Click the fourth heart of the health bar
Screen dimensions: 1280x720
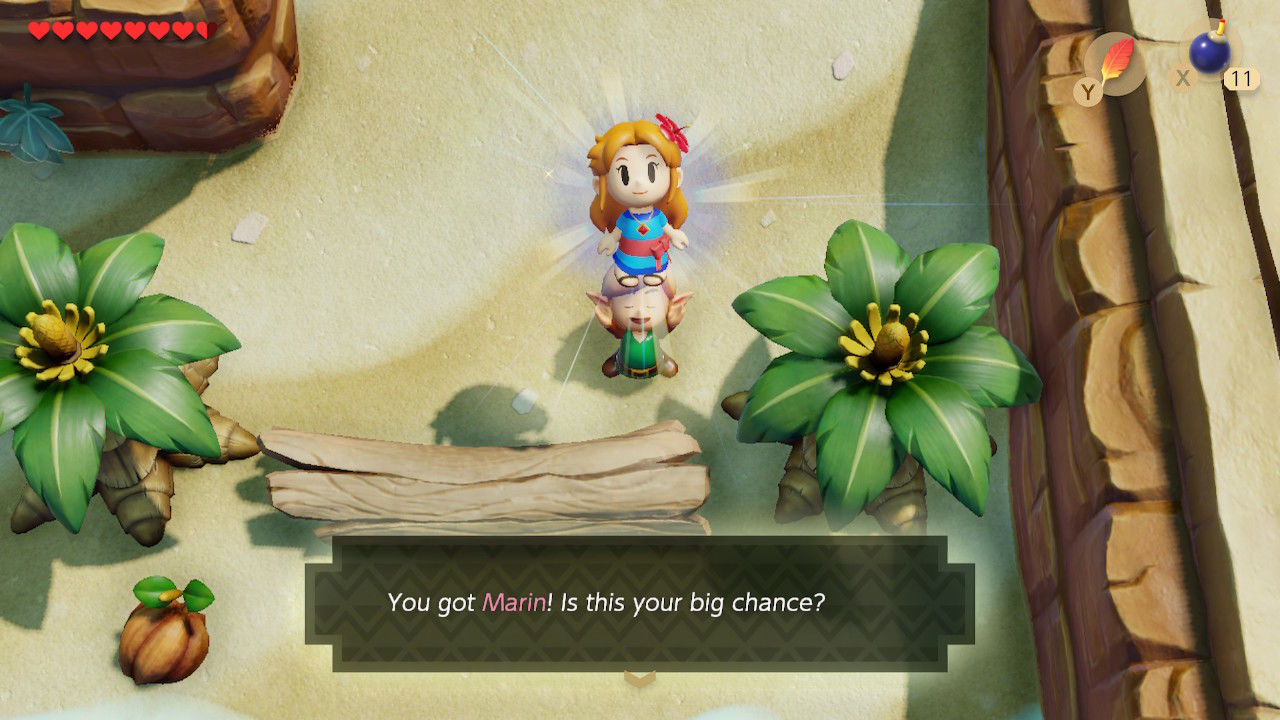112,31
